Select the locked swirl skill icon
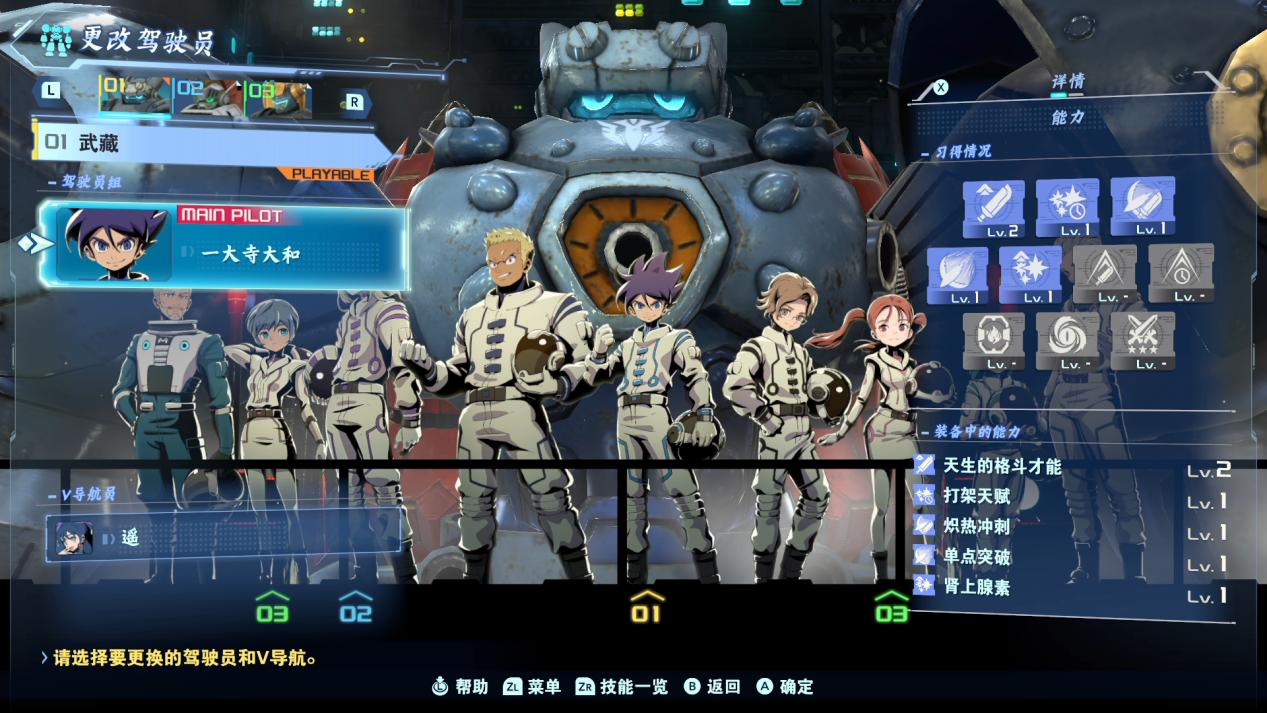The width and height of the screenshot is (1267, 713). (x=1067, y=340)
